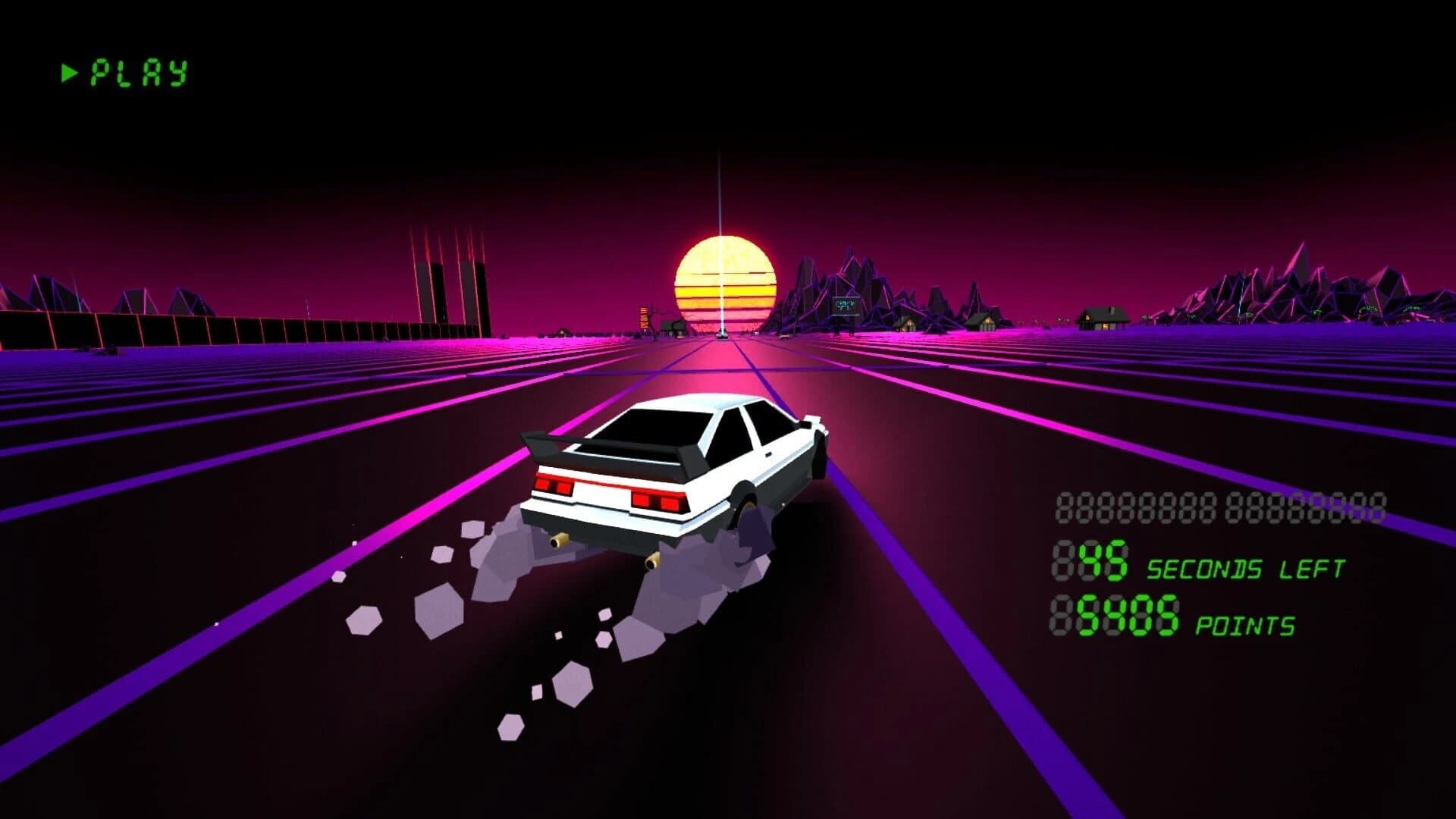Select the play triangle icon before PLAY

tap(70, 72)
